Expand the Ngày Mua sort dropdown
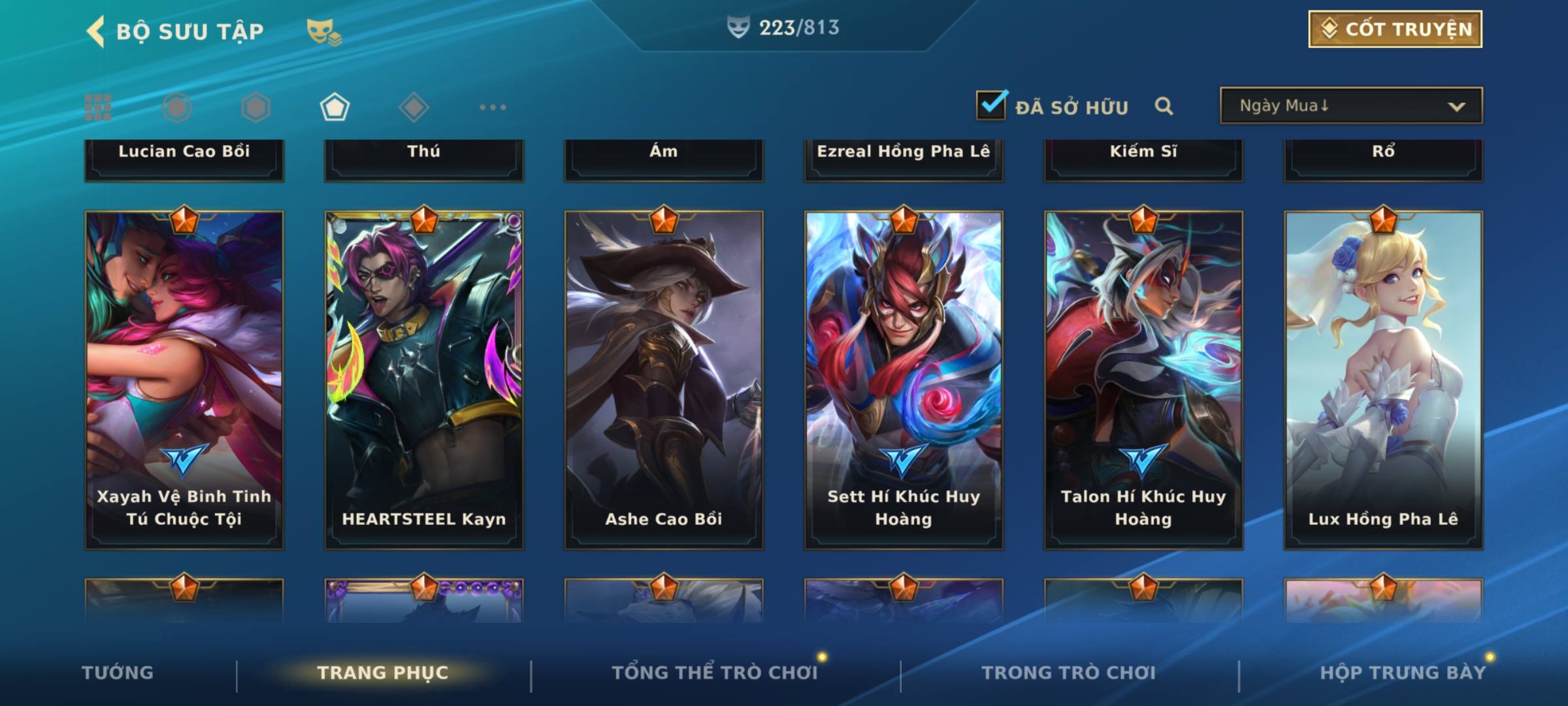 pyautogui.click(x=1351, y=106)
